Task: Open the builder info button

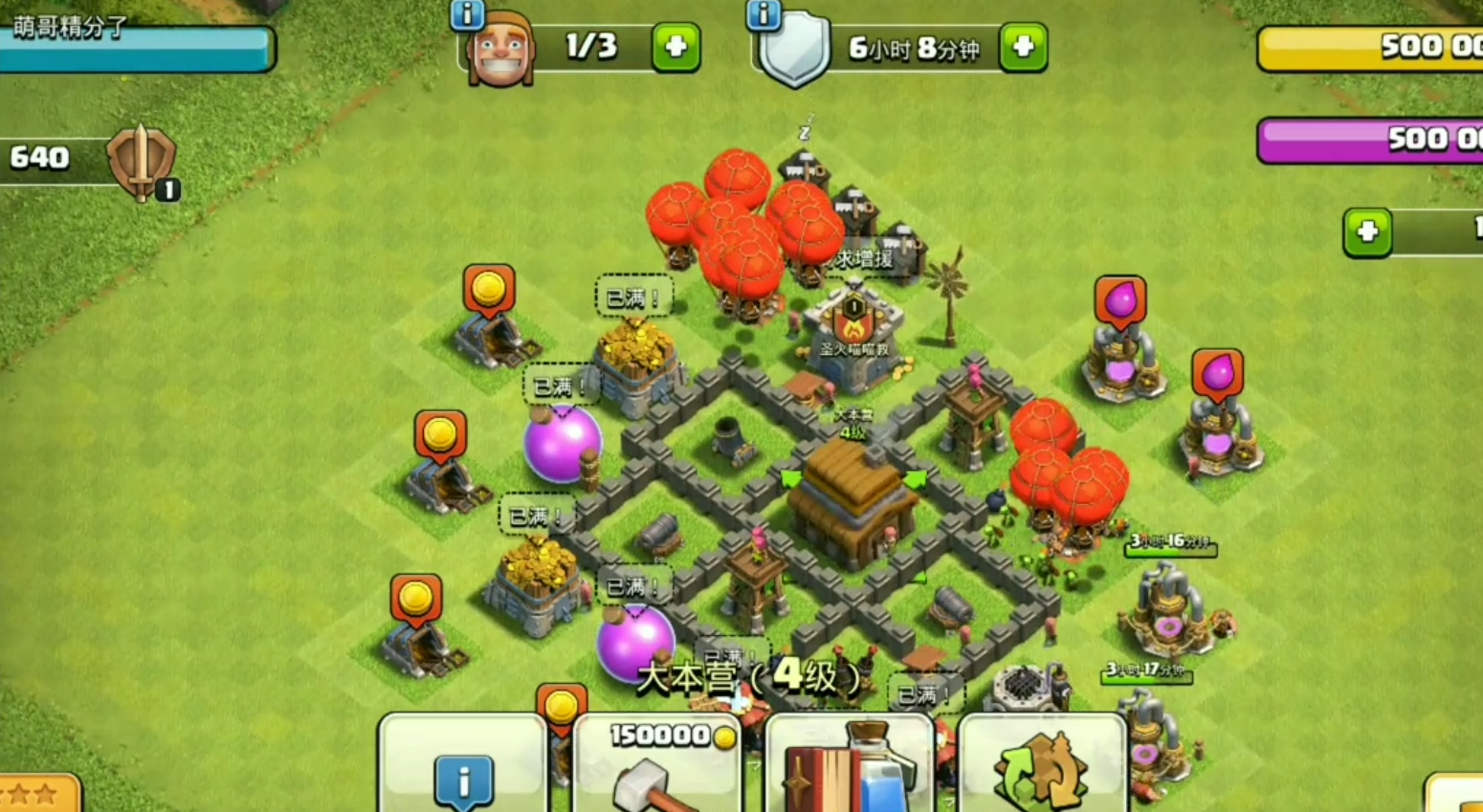Action: pos(468,14)
